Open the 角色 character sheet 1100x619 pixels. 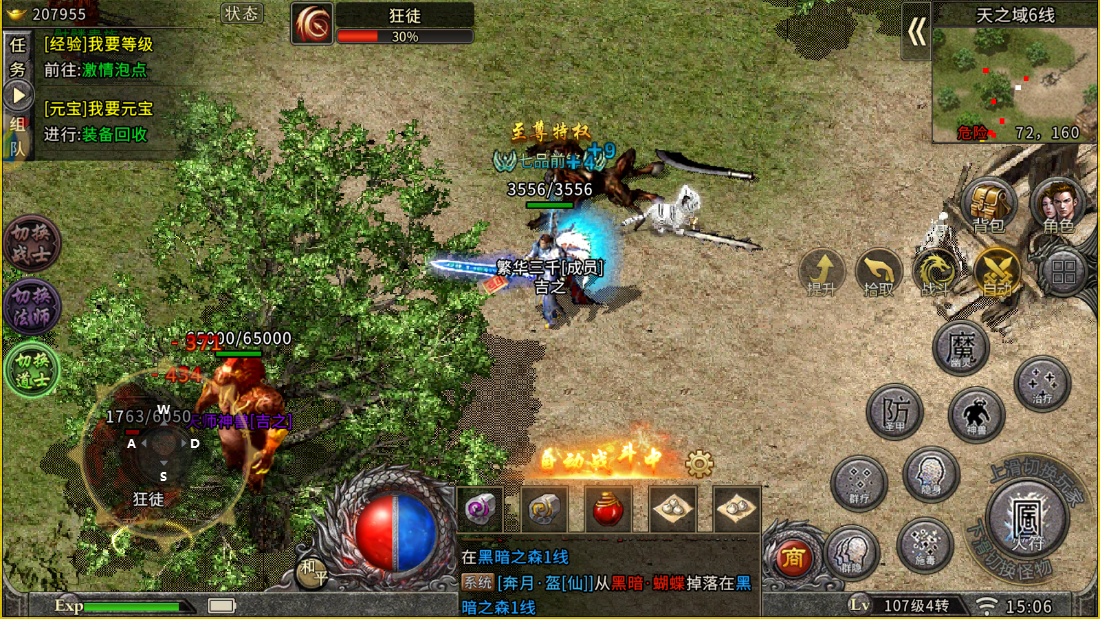coord(1058,204)
